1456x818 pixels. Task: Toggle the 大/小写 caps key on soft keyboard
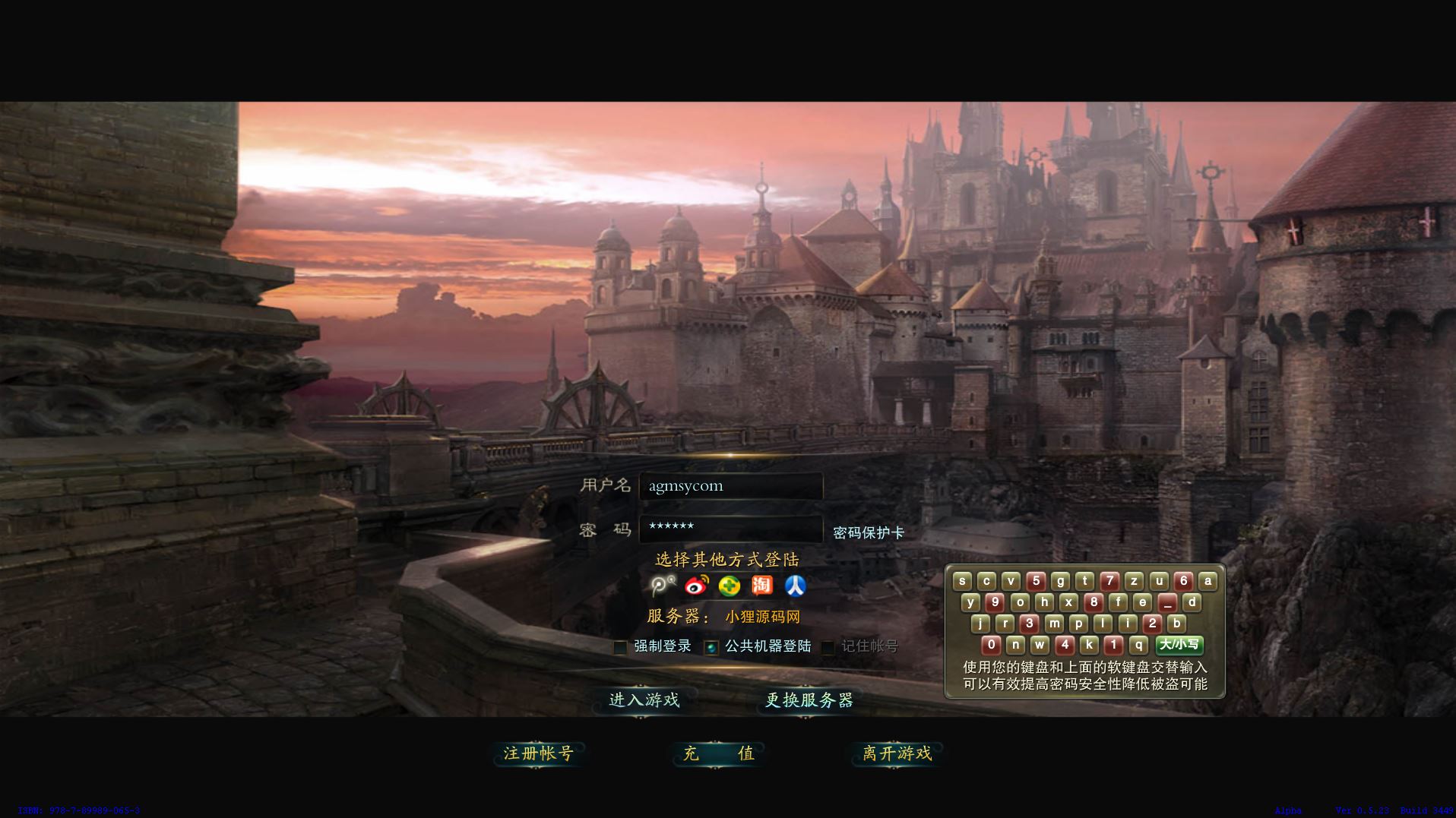tap(1179, 645)
